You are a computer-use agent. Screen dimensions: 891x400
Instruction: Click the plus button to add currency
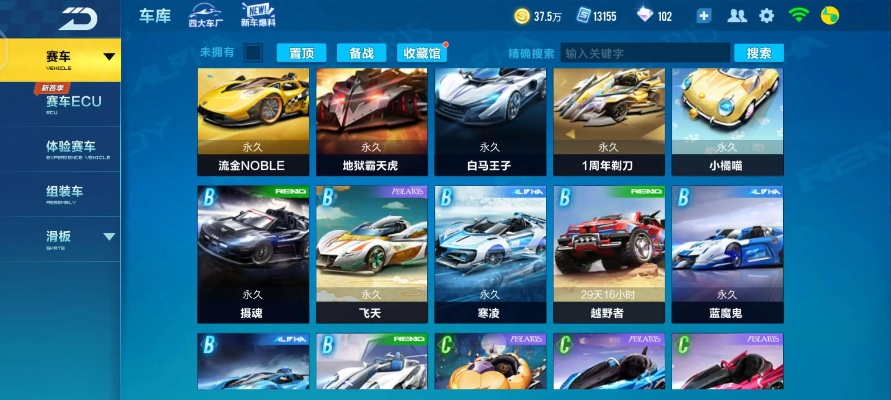[x=704, y=16]
